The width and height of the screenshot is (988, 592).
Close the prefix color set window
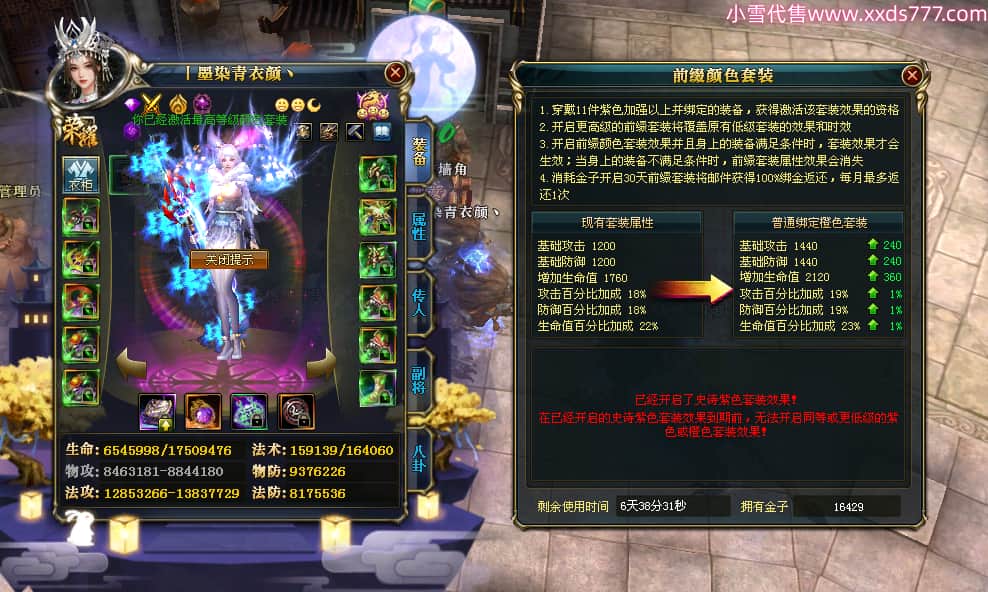coord(911,75)
